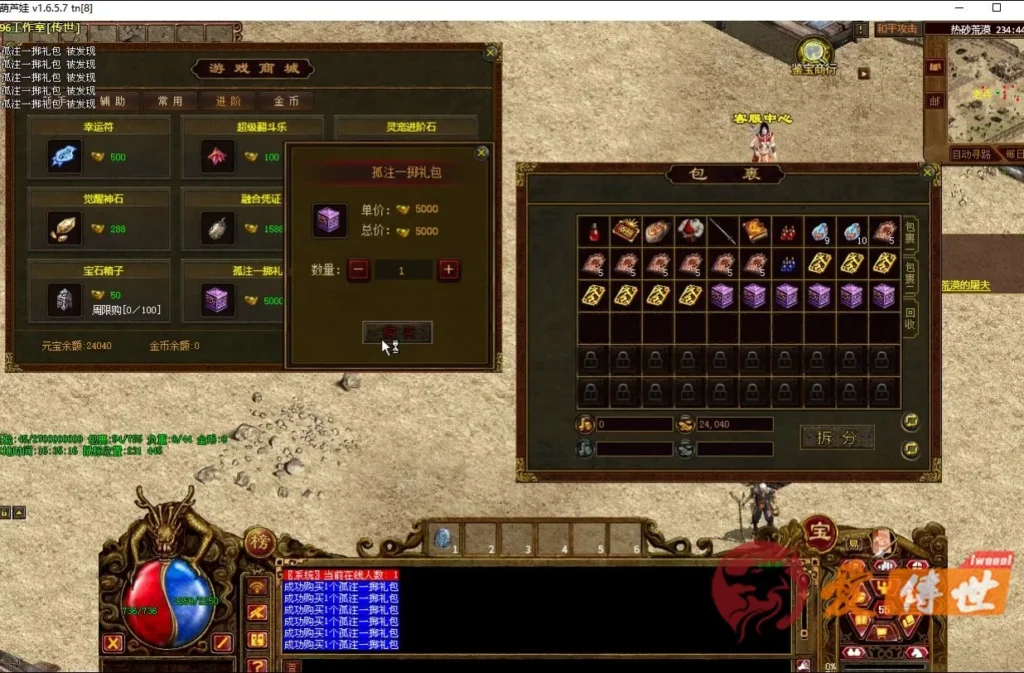Click the 拆分 split button
This screenshot has height=673, width=1024.
(x=837, y=437)
